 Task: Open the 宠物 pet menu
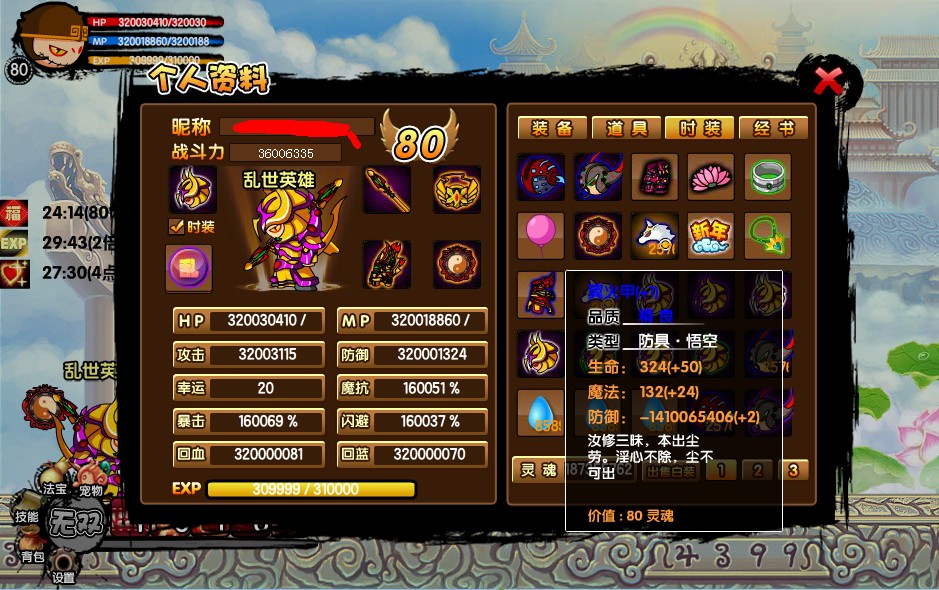click(x=91, y=490)
